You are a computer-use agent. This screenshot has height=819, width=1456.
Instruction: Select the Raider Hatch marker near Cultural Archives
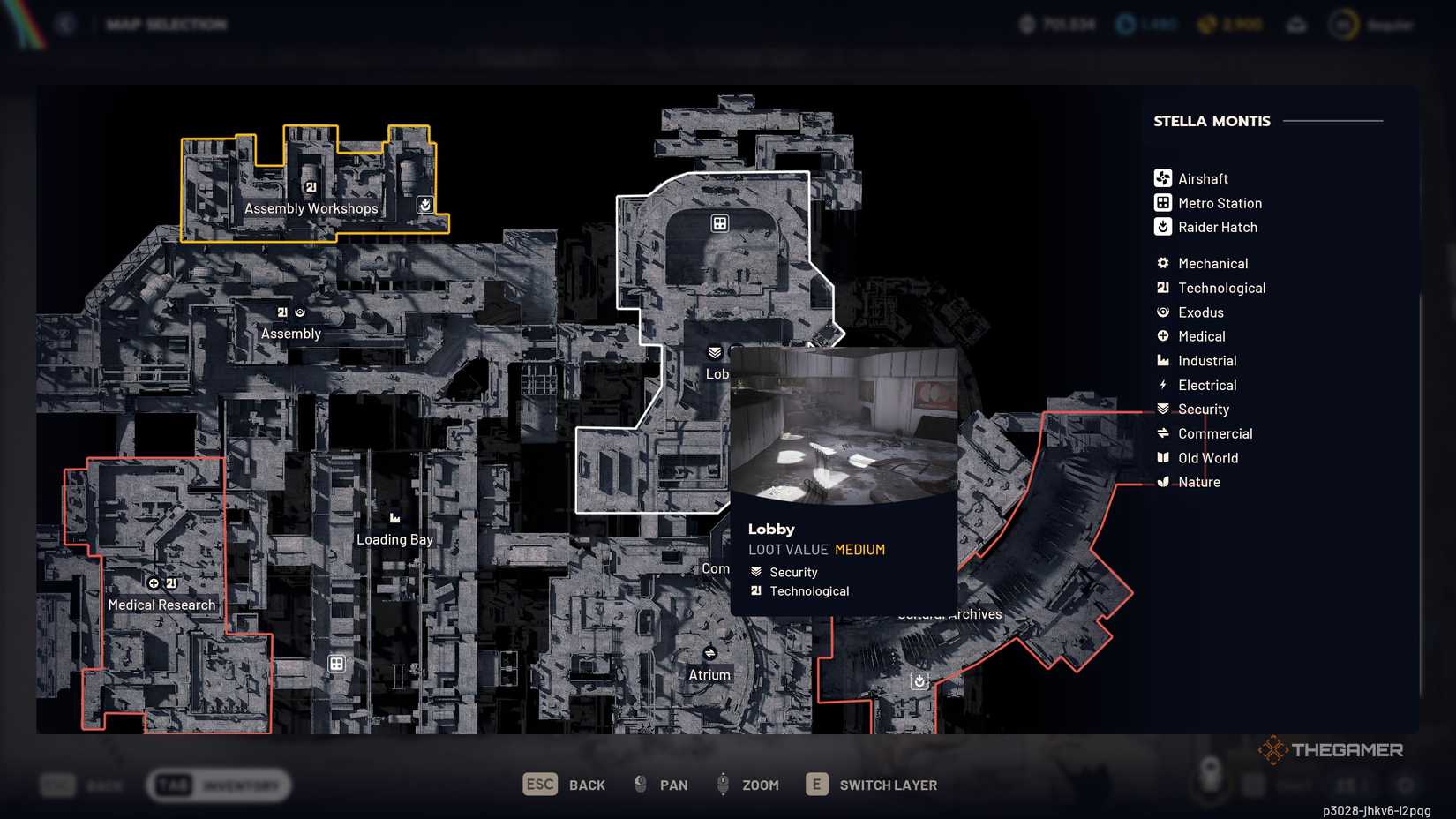919,680
